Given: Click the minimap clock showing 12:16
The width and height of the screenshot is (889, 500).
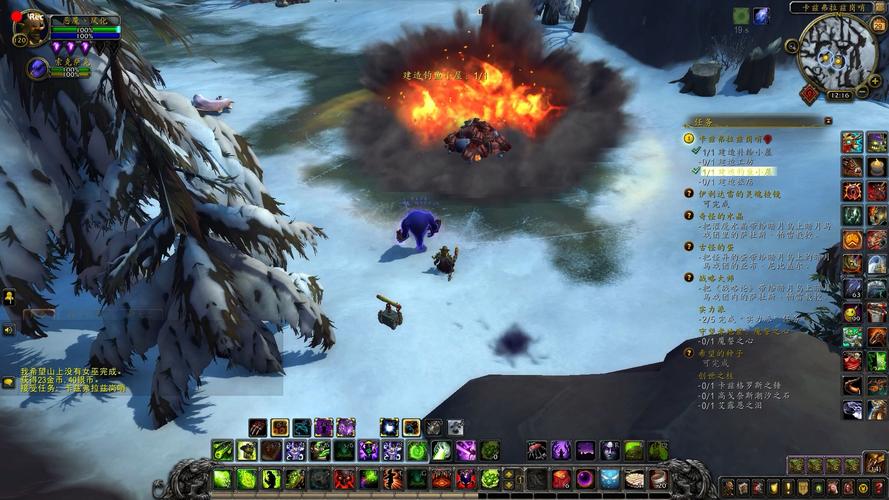Looking at the screenshot, I should 840,95.
